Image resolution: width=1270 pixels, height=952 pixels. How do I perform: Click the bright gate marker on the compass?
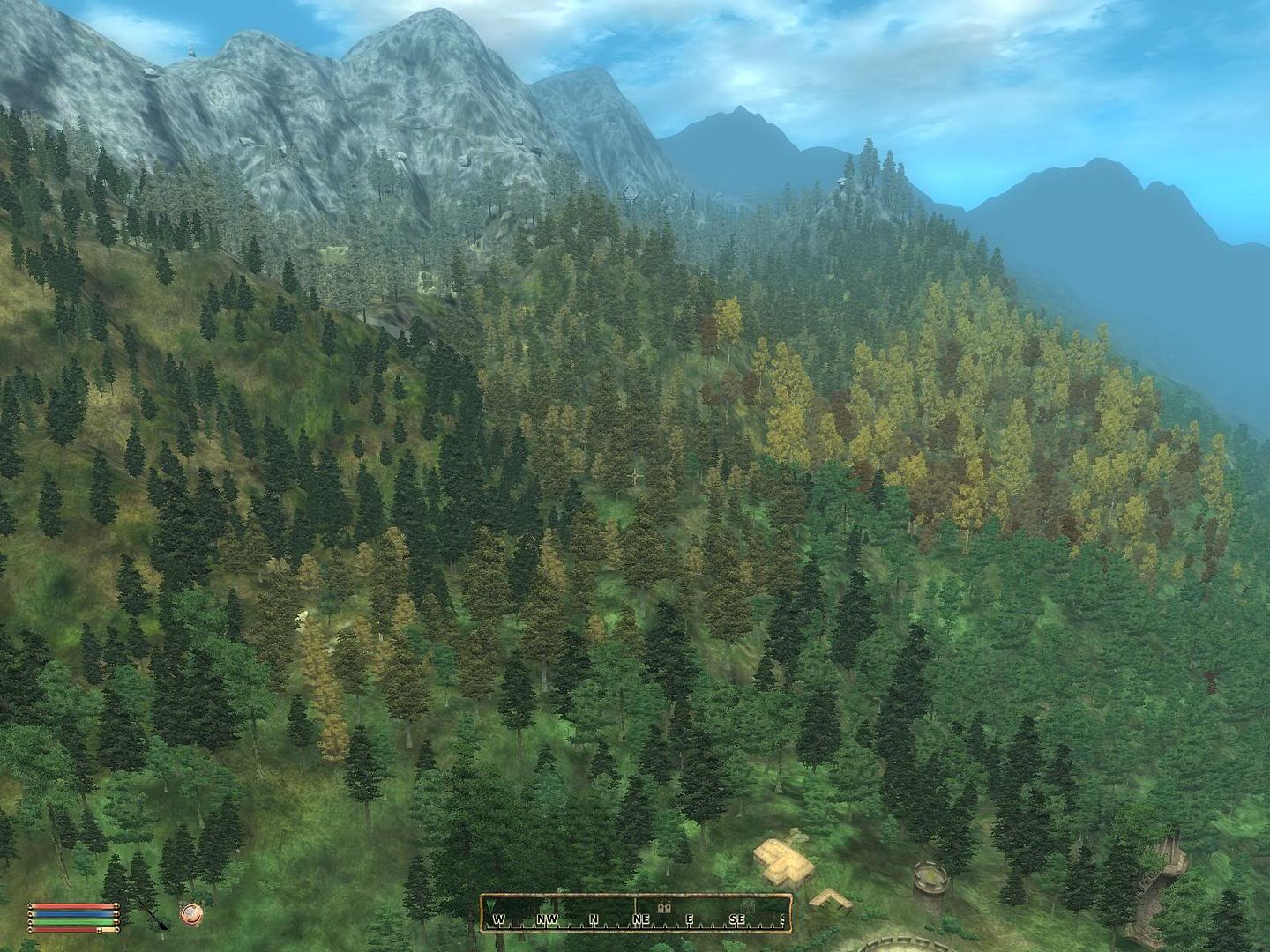pos(665,906)
